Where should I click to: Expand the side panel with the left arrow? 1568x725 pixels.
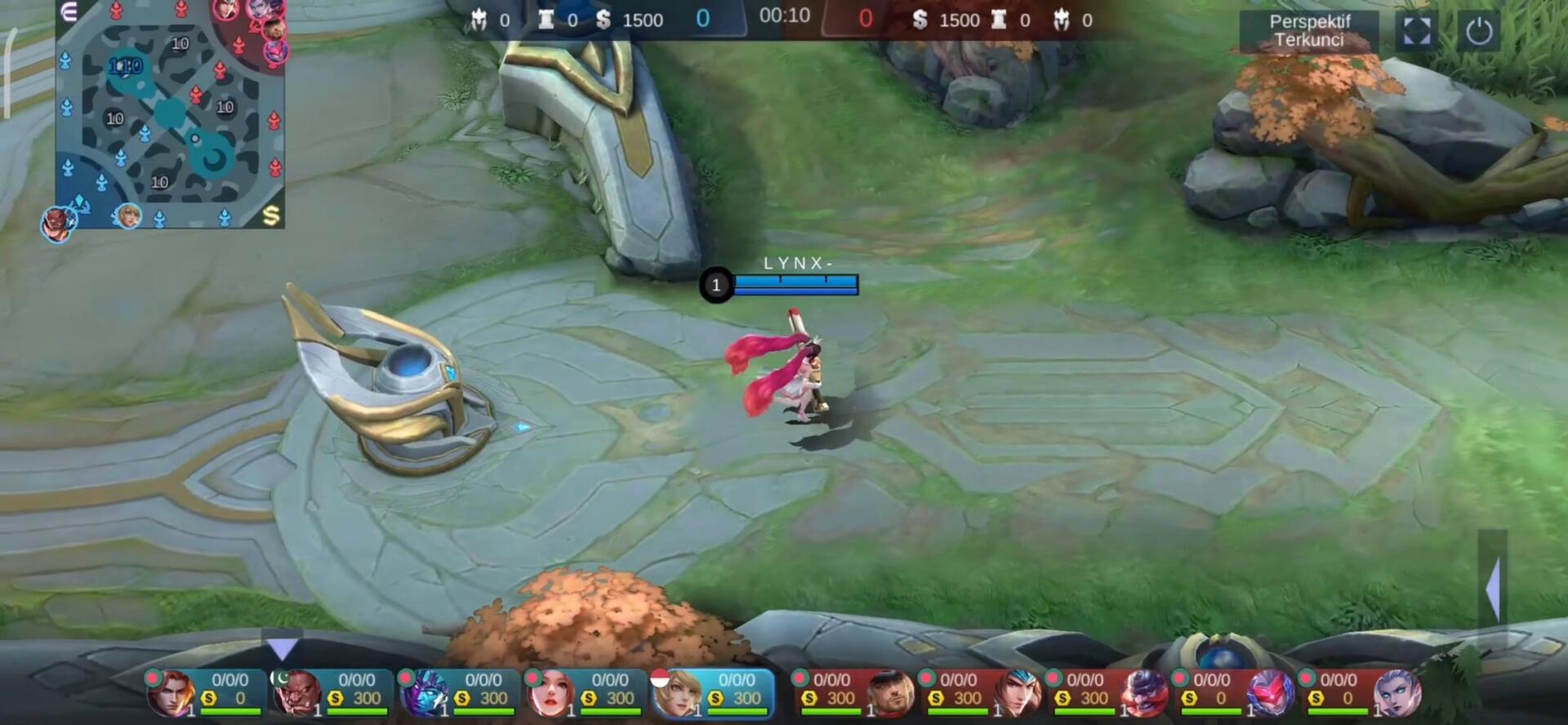tap(1493, 589)
